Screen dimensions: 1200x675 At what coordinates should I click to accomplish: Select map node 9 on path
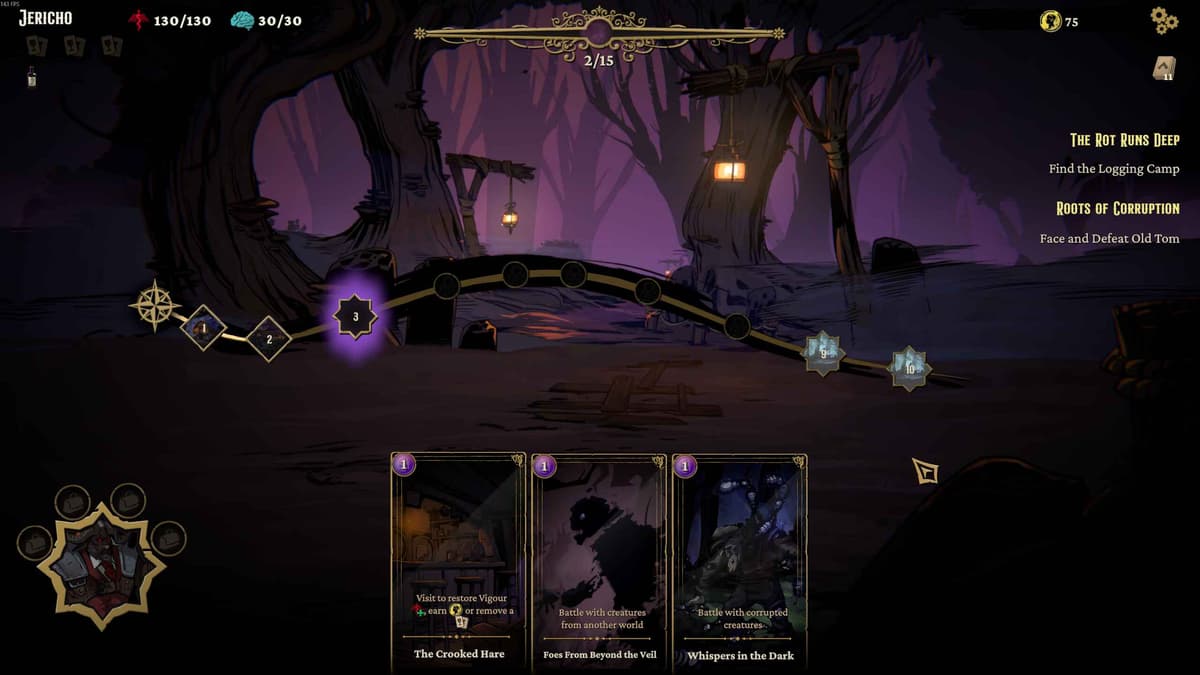point(823,352)
